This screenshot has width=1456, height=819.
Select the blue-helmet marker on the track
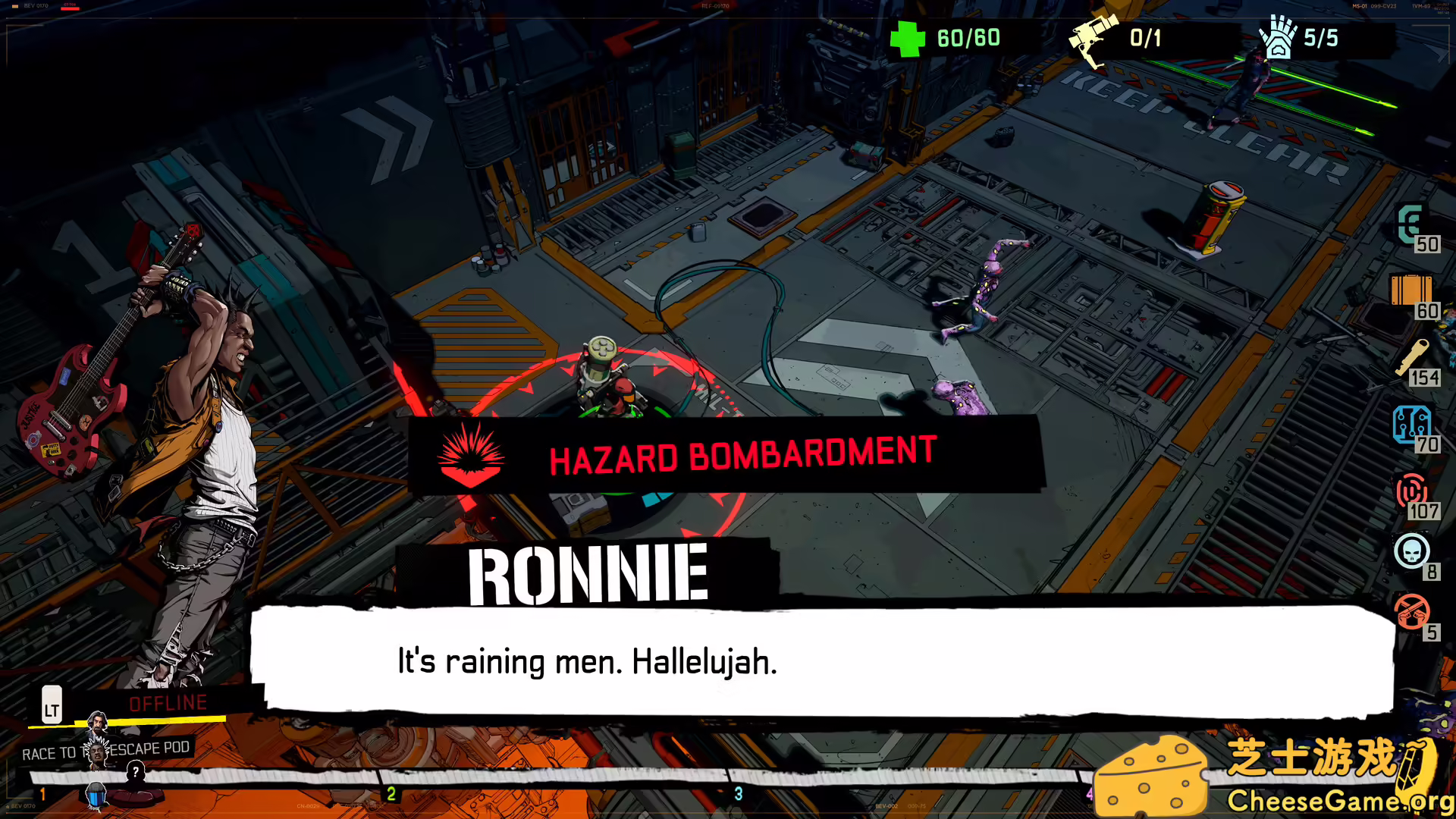click(96, 795)
